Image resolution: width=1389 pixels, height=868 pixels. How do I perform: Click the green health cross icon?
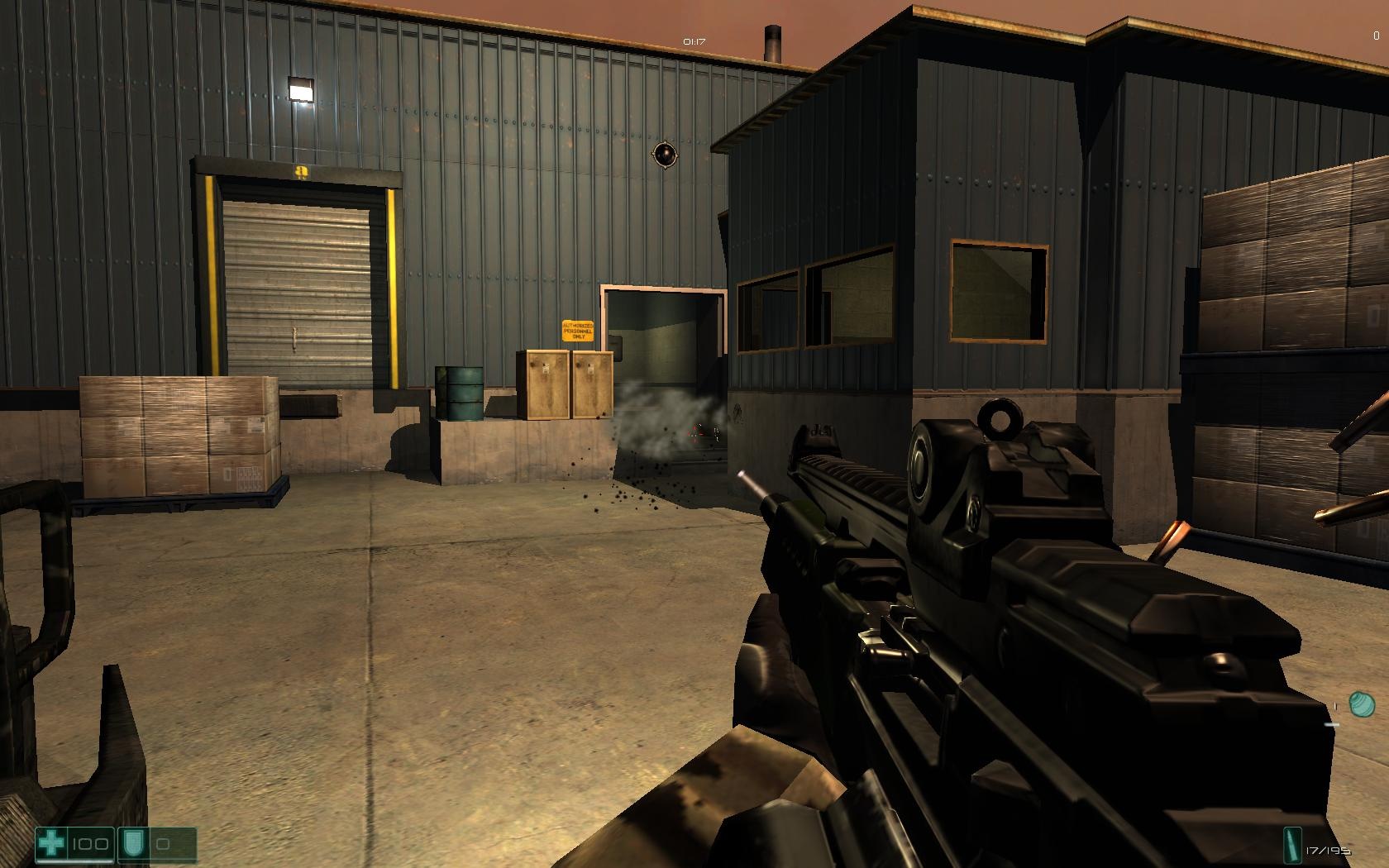tap(52, 844)
